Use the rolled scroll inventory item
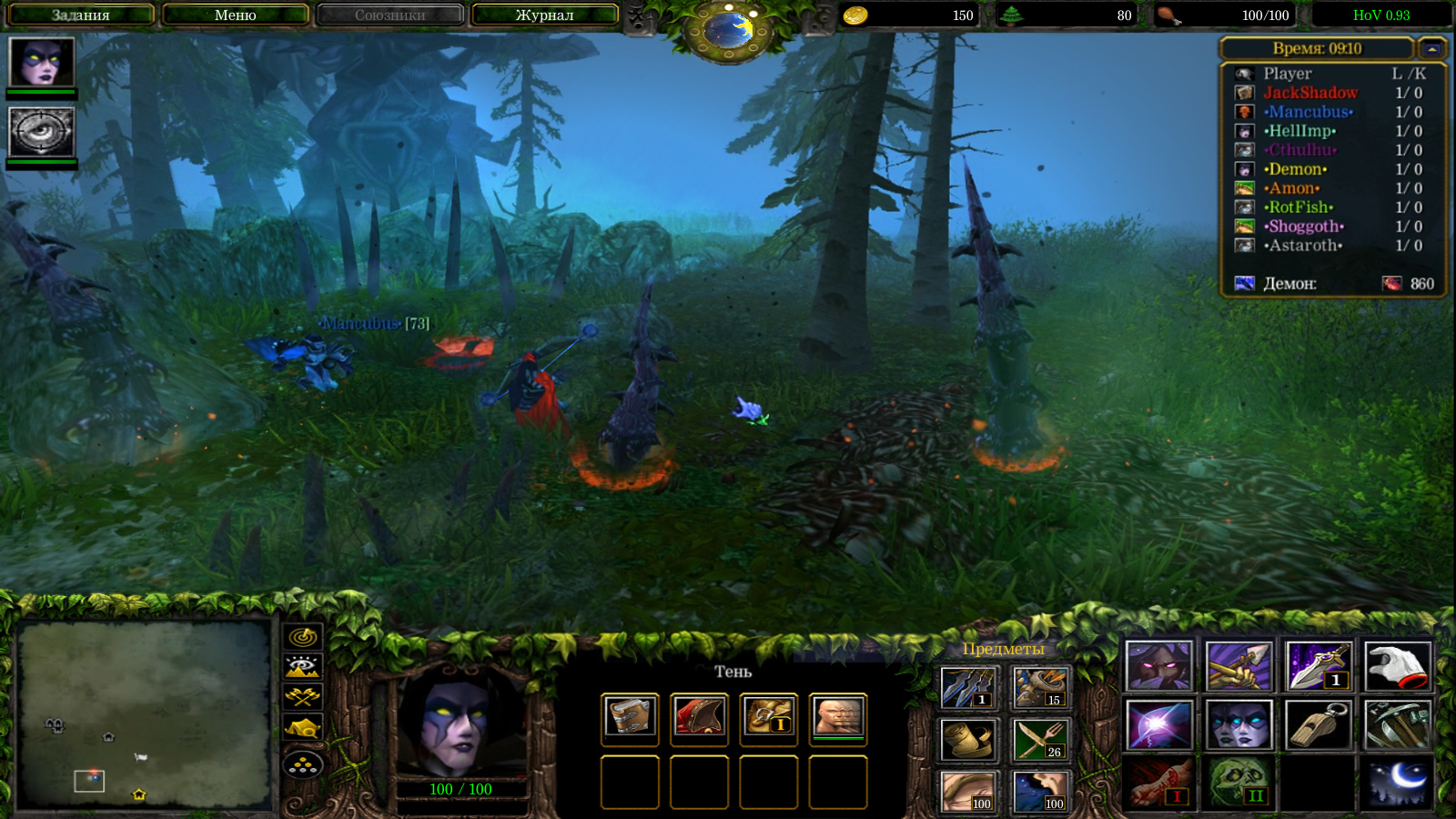The width and height of the screenshot is (1456, 819). point(968,740)
